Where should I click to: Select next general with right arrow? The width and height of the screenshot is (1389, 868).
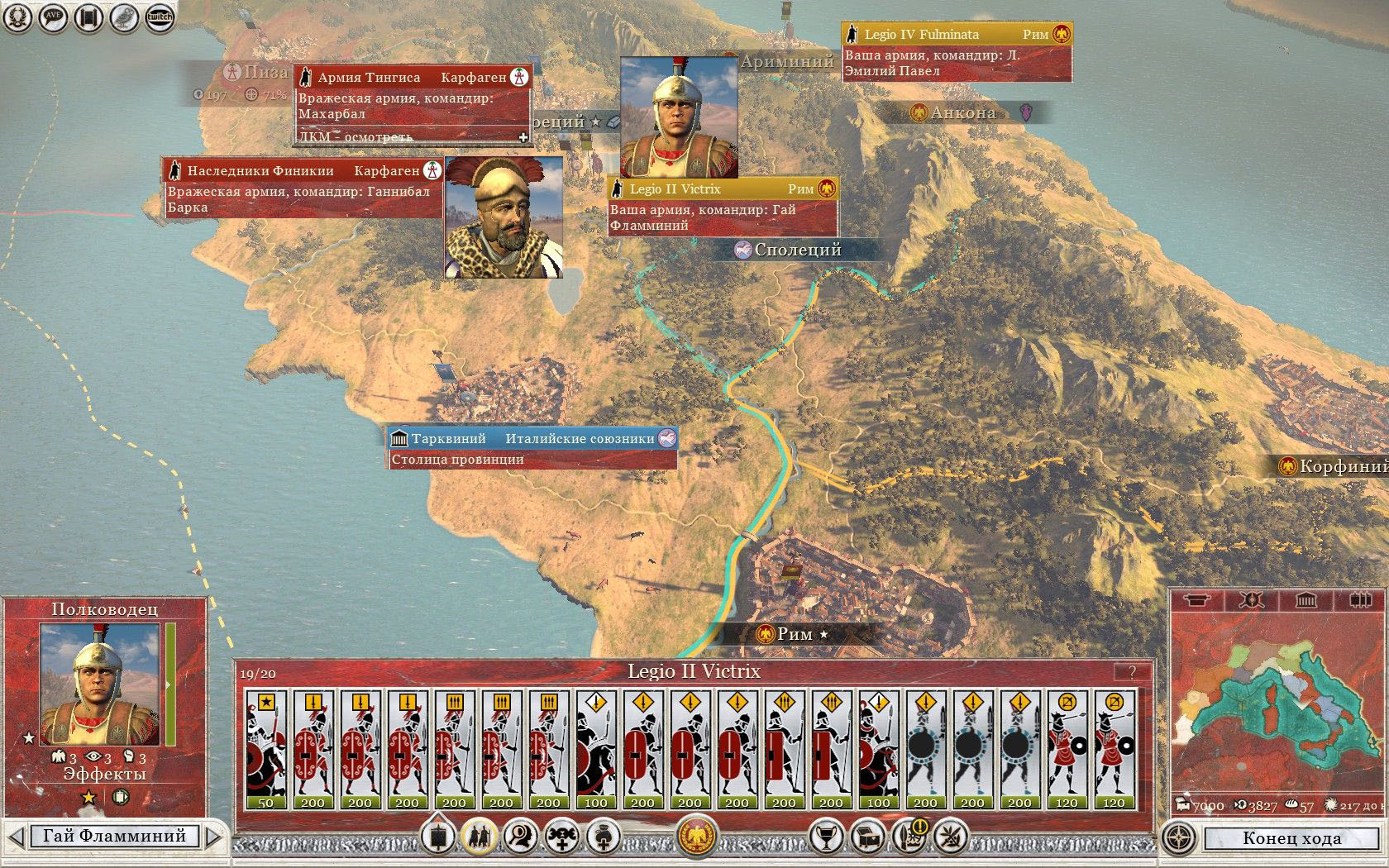(x=213, y=837)
